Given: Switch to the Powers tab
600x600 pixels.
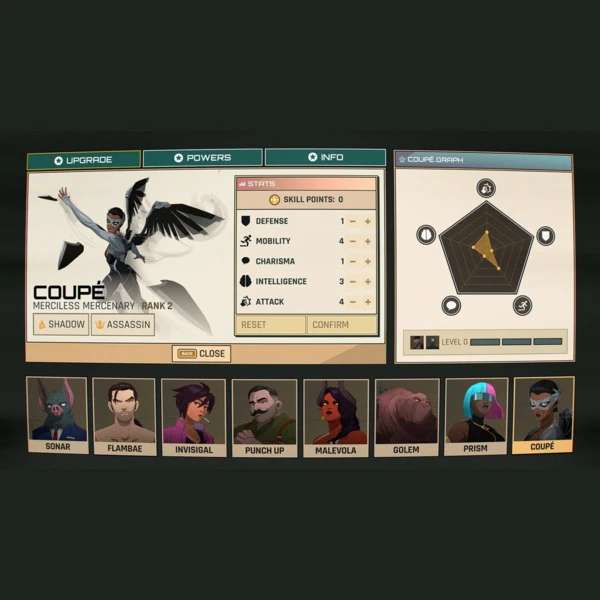Looking at the screenshot, I should [x=202, y=158].
